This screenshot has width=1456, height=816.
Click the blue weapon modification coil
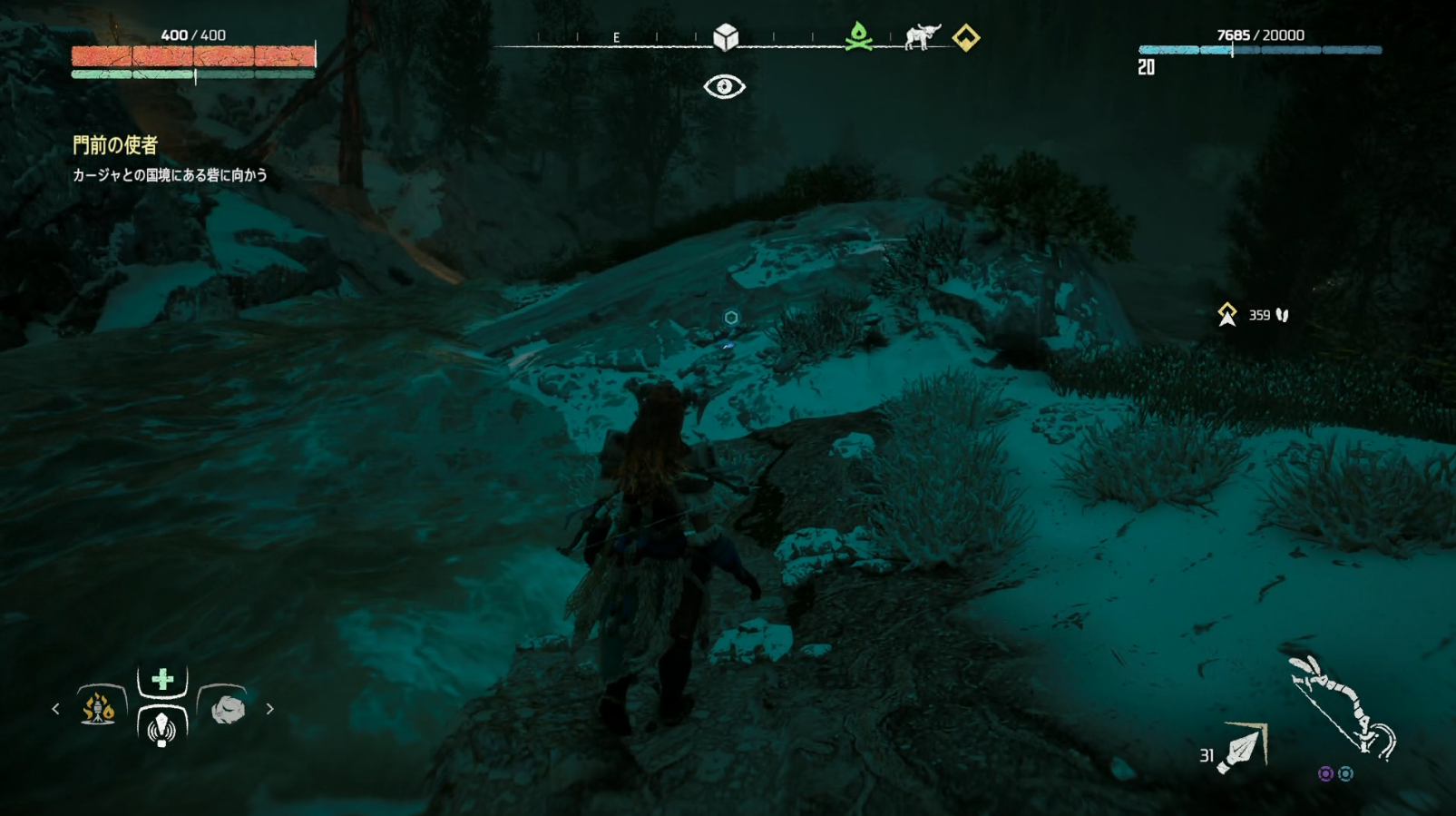point(1346,773)
